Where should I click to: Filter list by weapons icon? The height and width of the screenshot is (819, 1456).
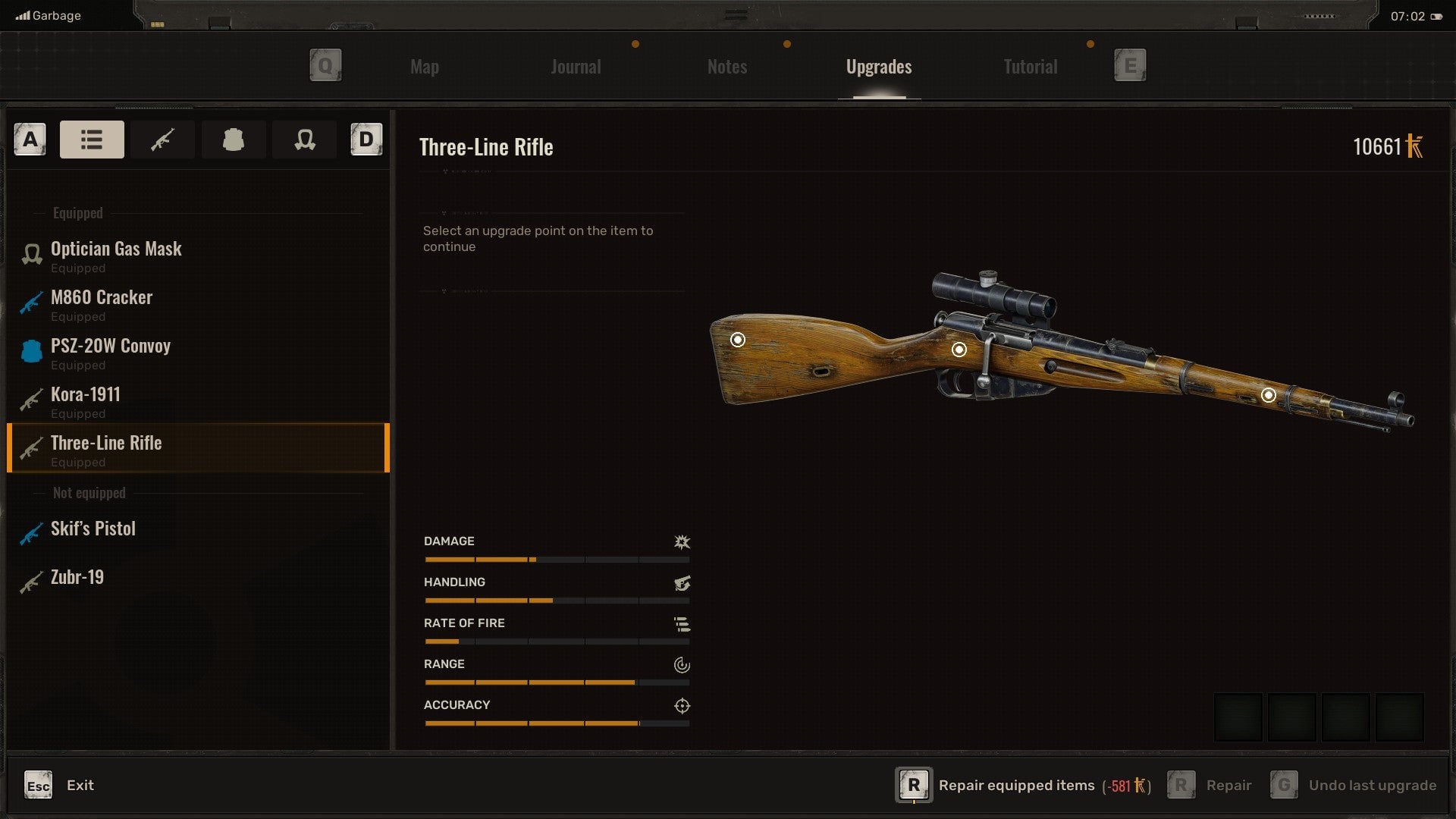point(162,140)
